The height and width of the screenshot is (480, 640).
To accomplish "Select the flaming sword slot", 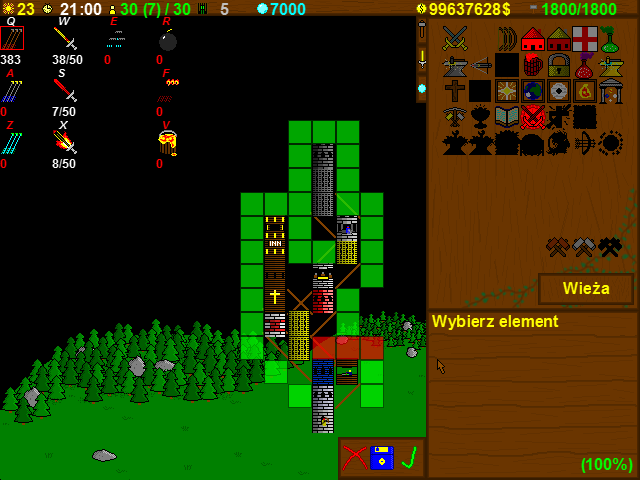I will 64,144.
